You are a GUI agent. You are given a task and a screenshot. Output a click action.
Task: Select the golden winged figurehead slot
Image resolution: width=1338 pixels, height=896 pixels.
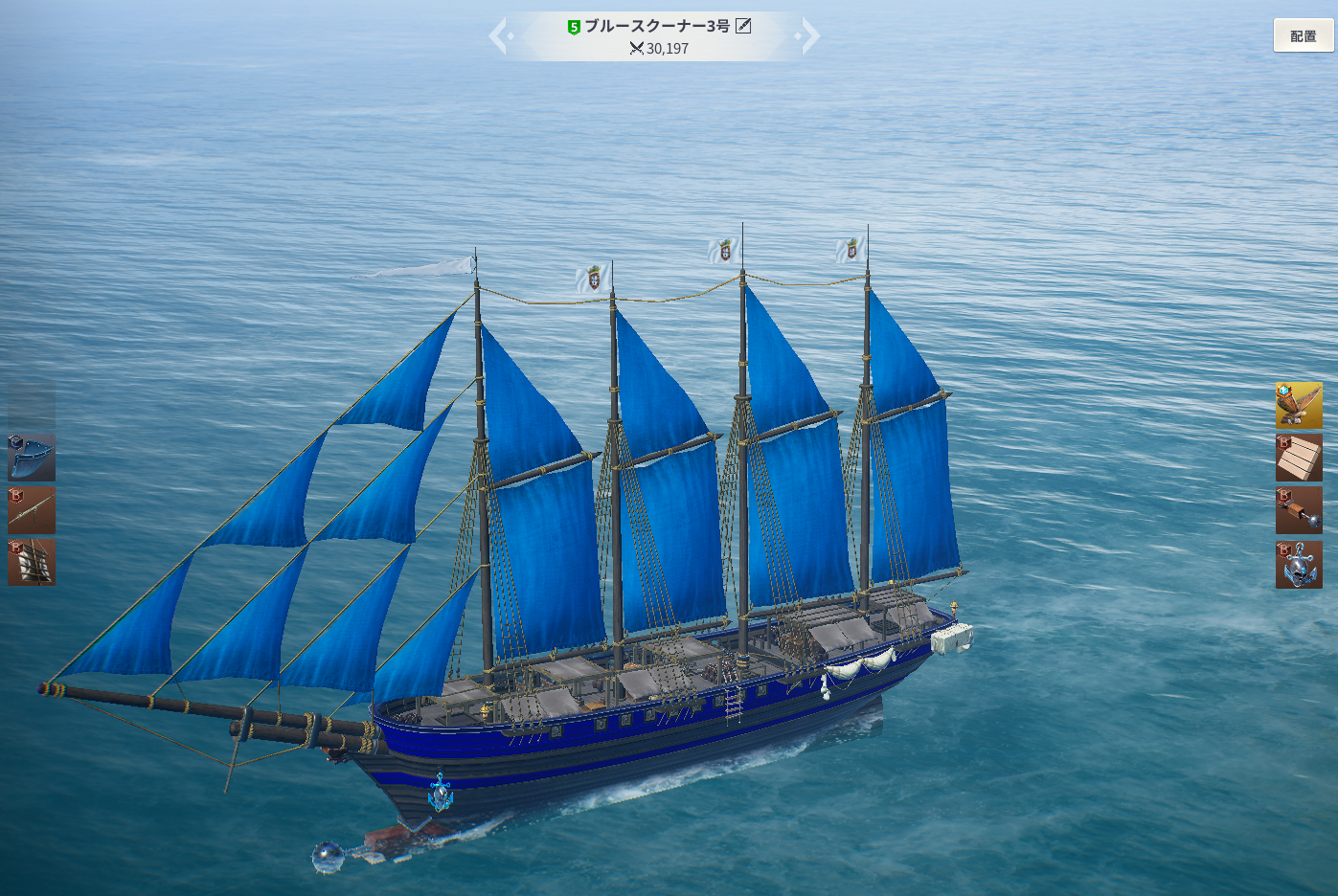point(1299,406)
